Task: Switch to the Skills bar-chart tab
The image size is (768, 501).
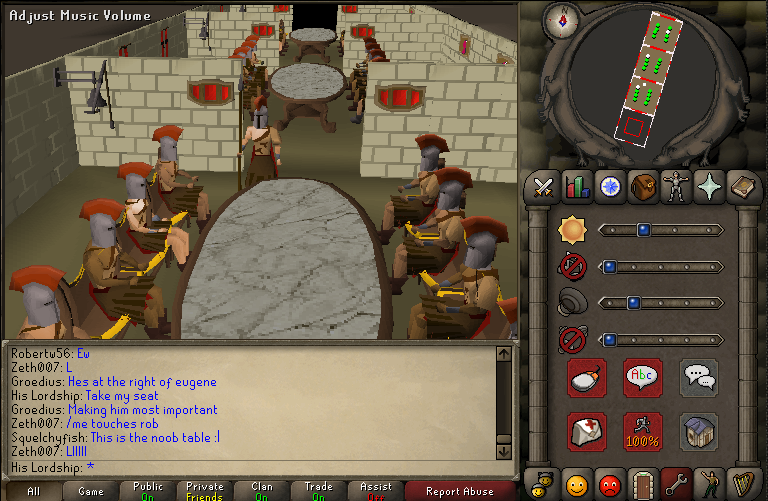Action: (576, 187)
